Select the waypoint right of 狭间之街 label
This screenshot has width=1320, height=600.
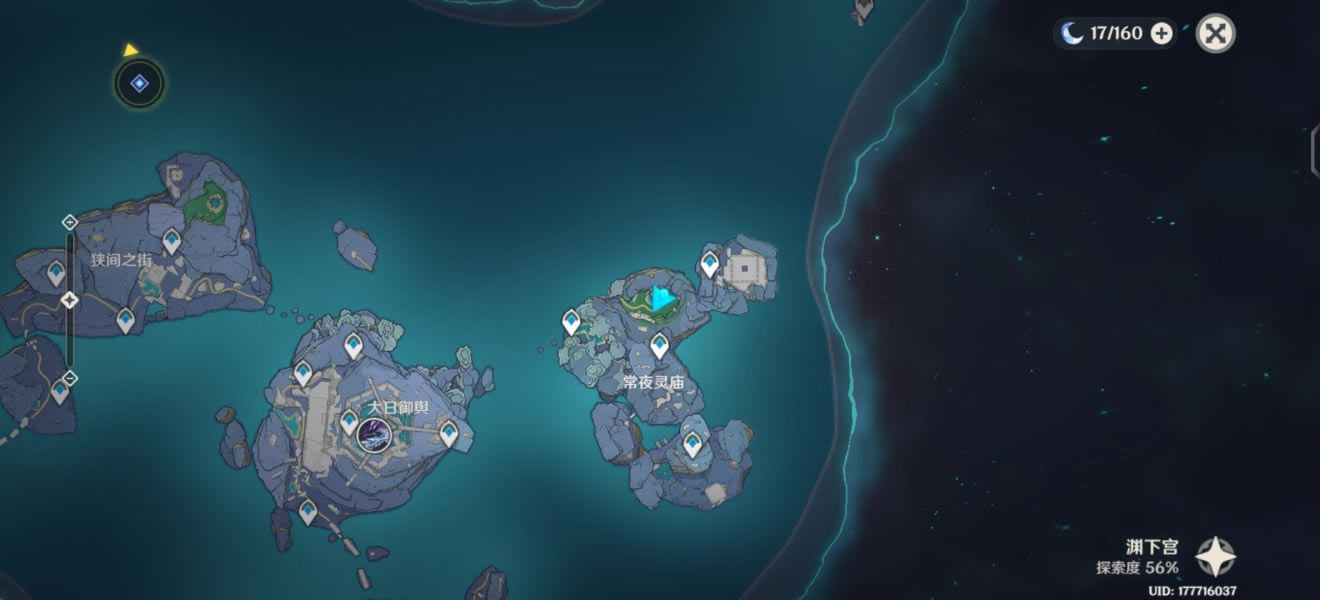(172, 241)
